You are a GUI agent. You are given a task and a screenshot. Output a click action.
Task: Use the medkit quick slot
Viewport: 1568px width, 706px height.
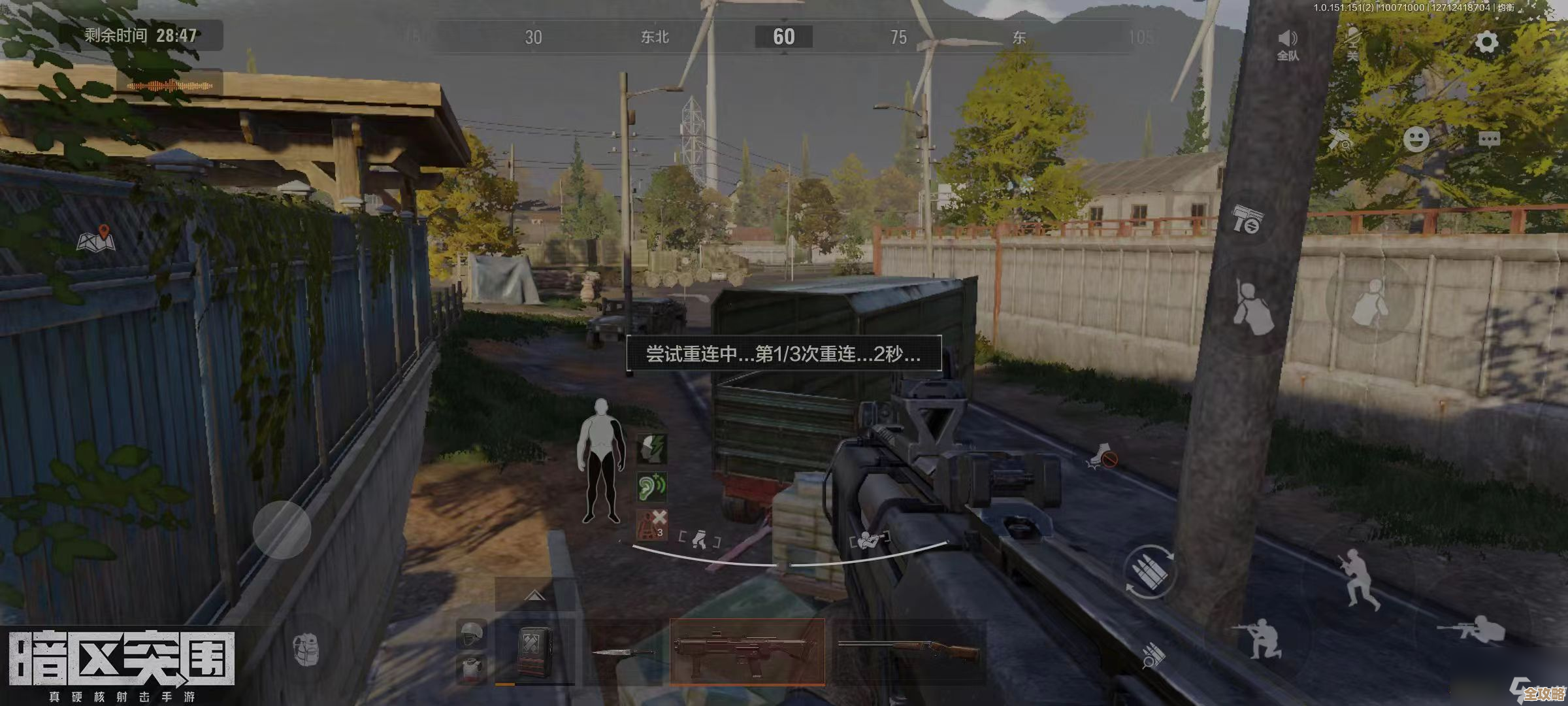coord(534,653)
